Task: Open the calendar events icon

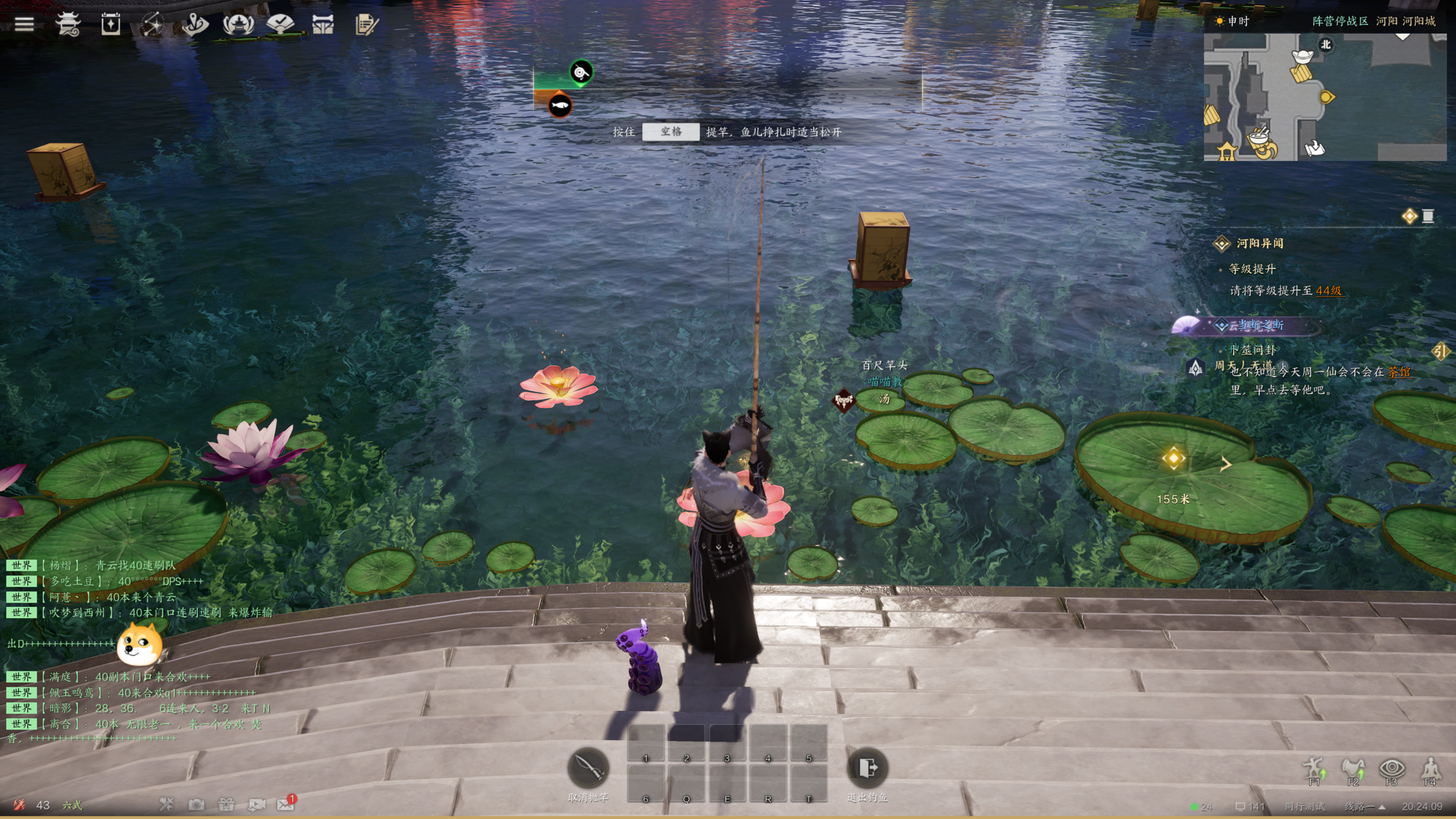Action: tap(111, 24)
